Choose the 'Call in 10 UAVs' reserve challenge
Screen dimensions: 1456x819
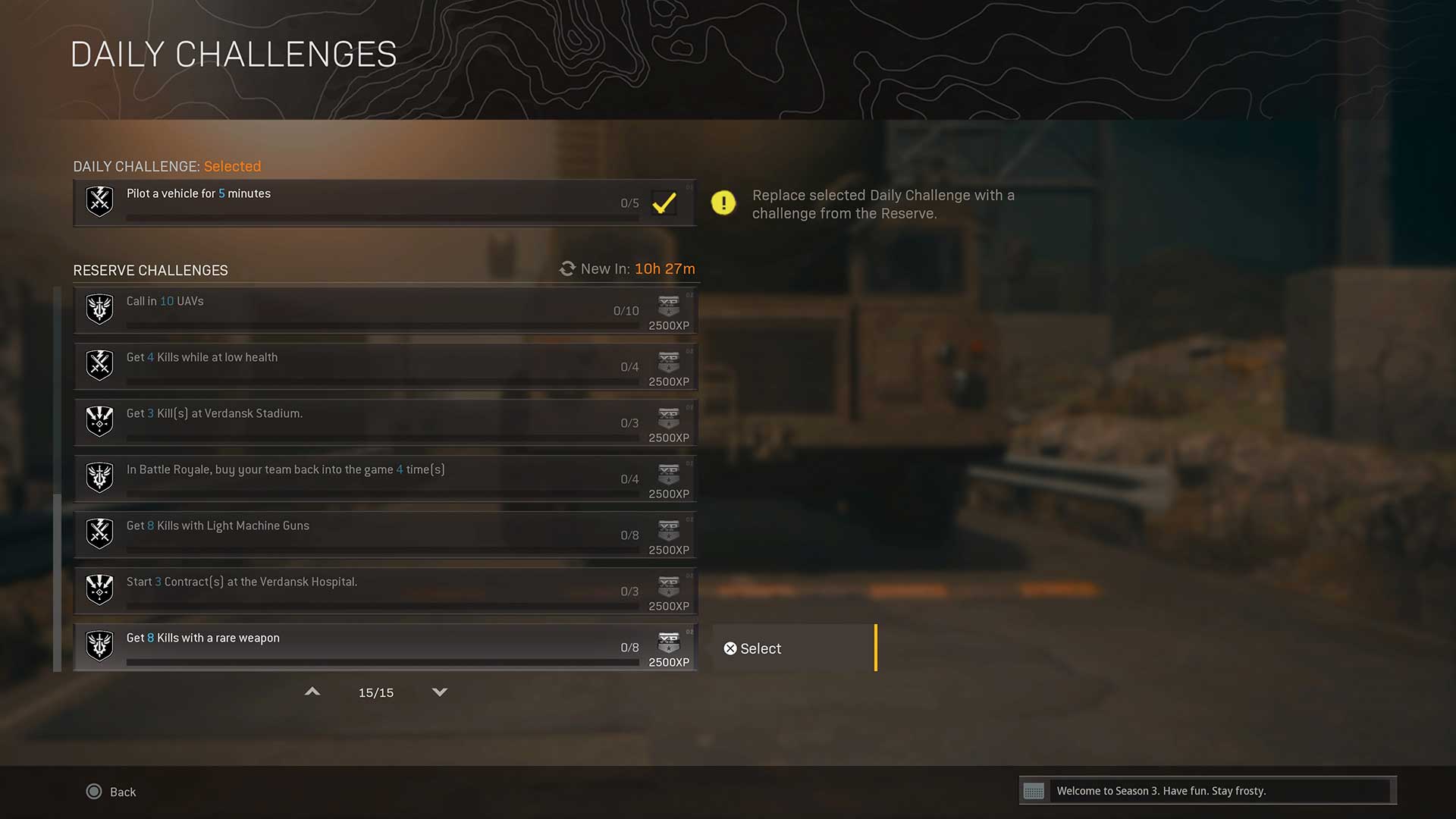[384, 310]
